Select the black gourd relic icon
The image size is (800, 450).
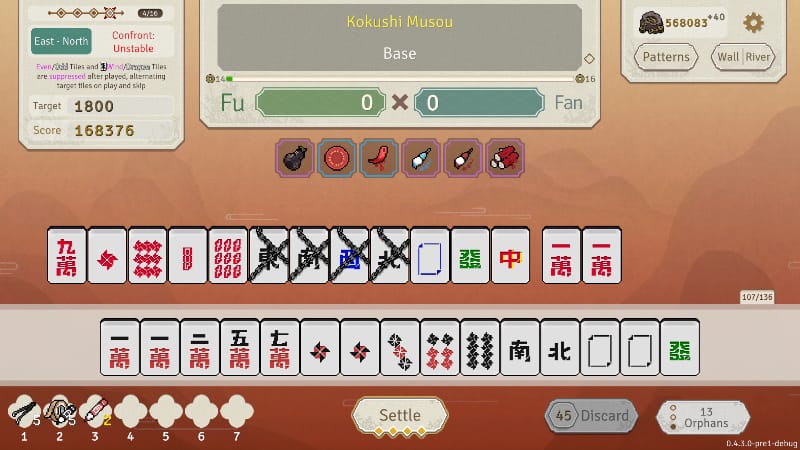(294, 158)
